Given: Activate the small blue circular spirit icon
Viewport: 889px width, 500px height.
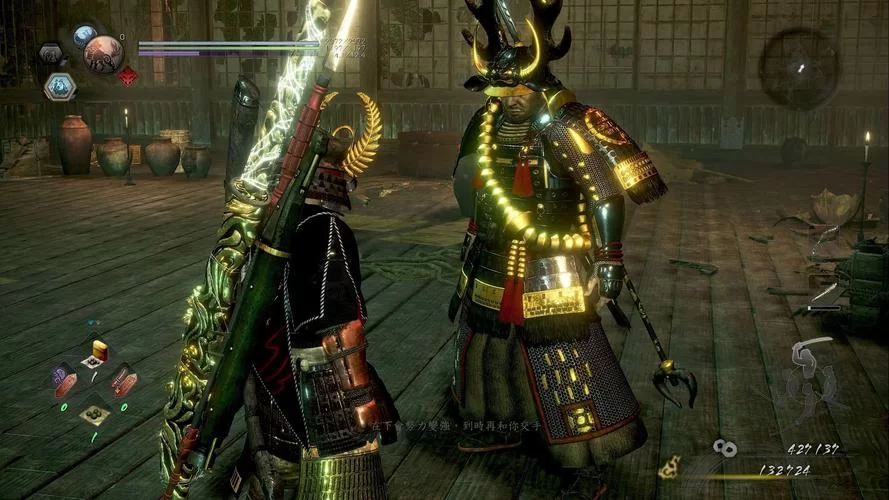Looking at the screenshot, I should [84, 36].
